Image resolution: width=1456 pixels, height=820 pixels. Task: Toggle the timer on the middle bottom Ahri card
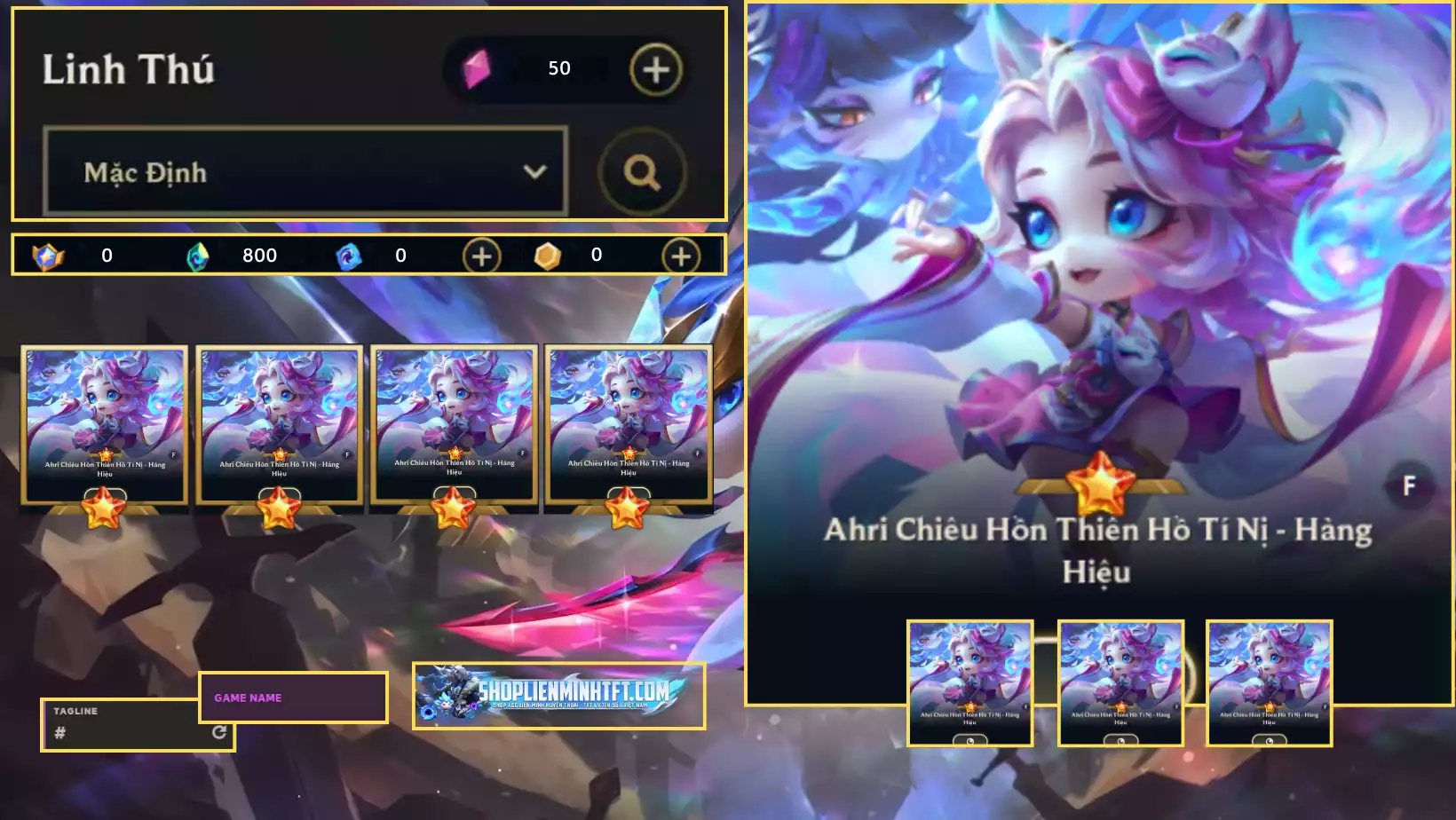[x=1120, y=740]
